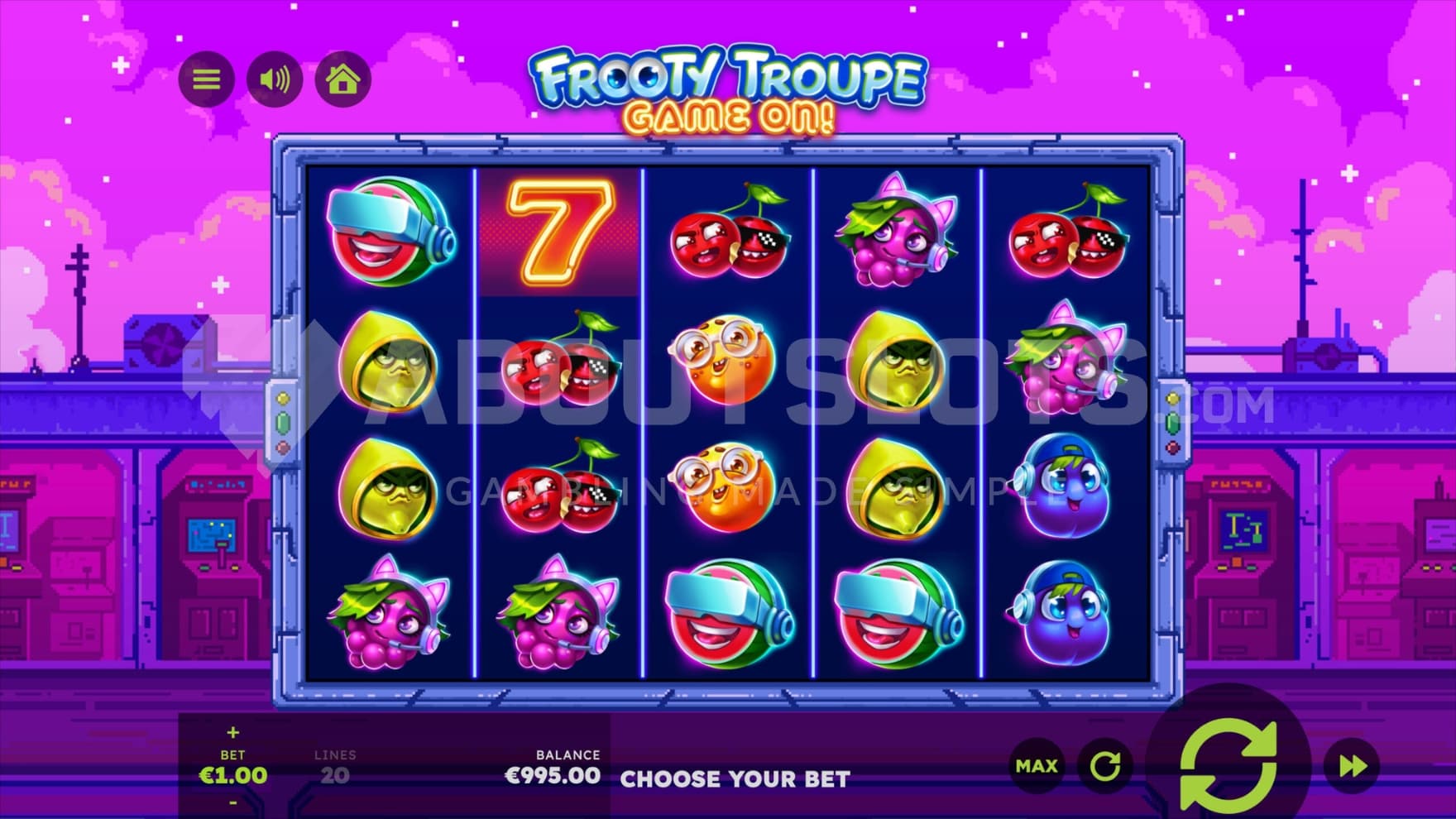
Task: Set the MAX bet
Action: pos(1037,766)
